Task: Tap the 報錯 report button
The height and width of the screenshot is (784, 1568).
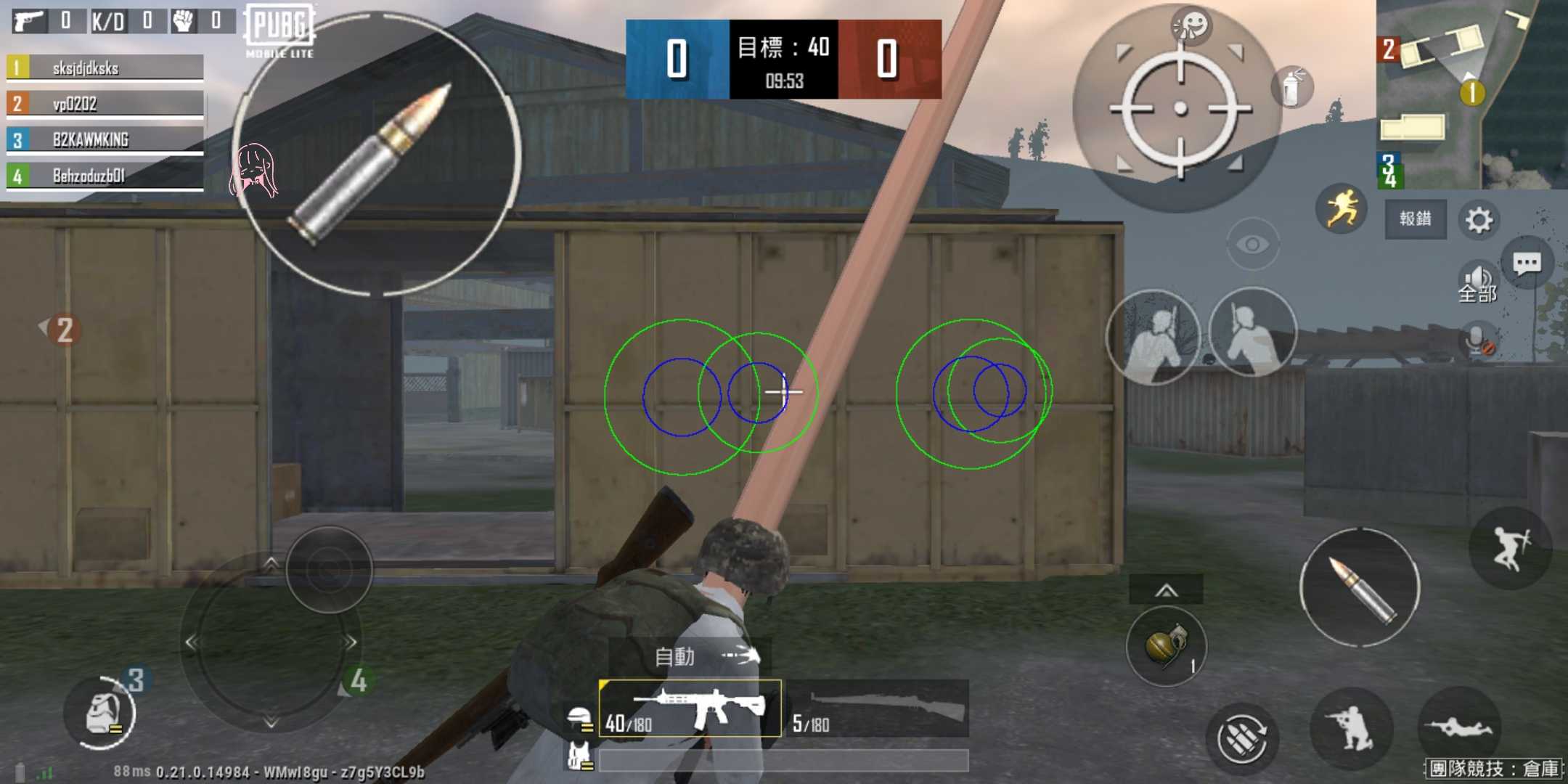Action: (1415, 219)
